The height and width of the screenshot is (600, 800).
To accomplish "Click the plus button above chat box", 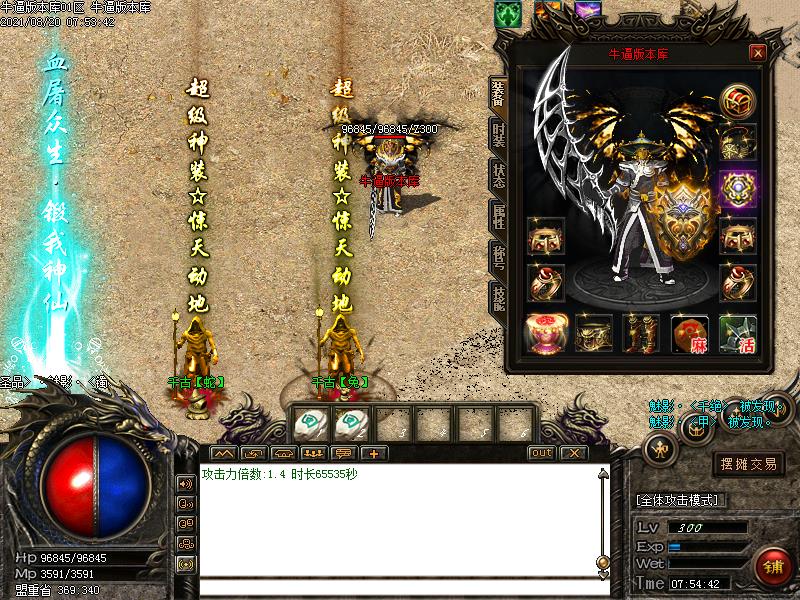I will 373,453.
